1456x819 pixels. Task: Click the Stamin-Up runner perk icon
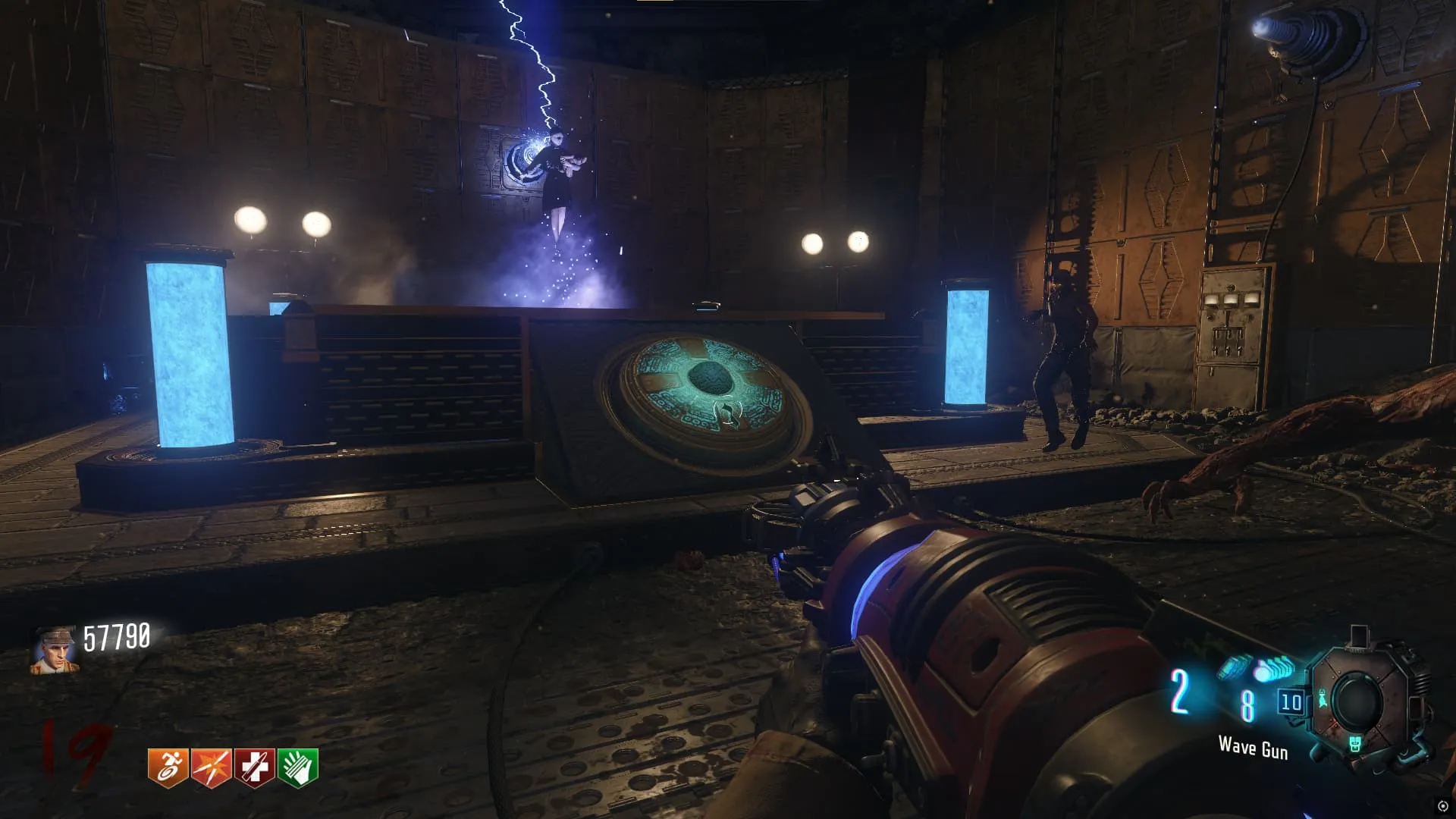[x=168, y=768]
